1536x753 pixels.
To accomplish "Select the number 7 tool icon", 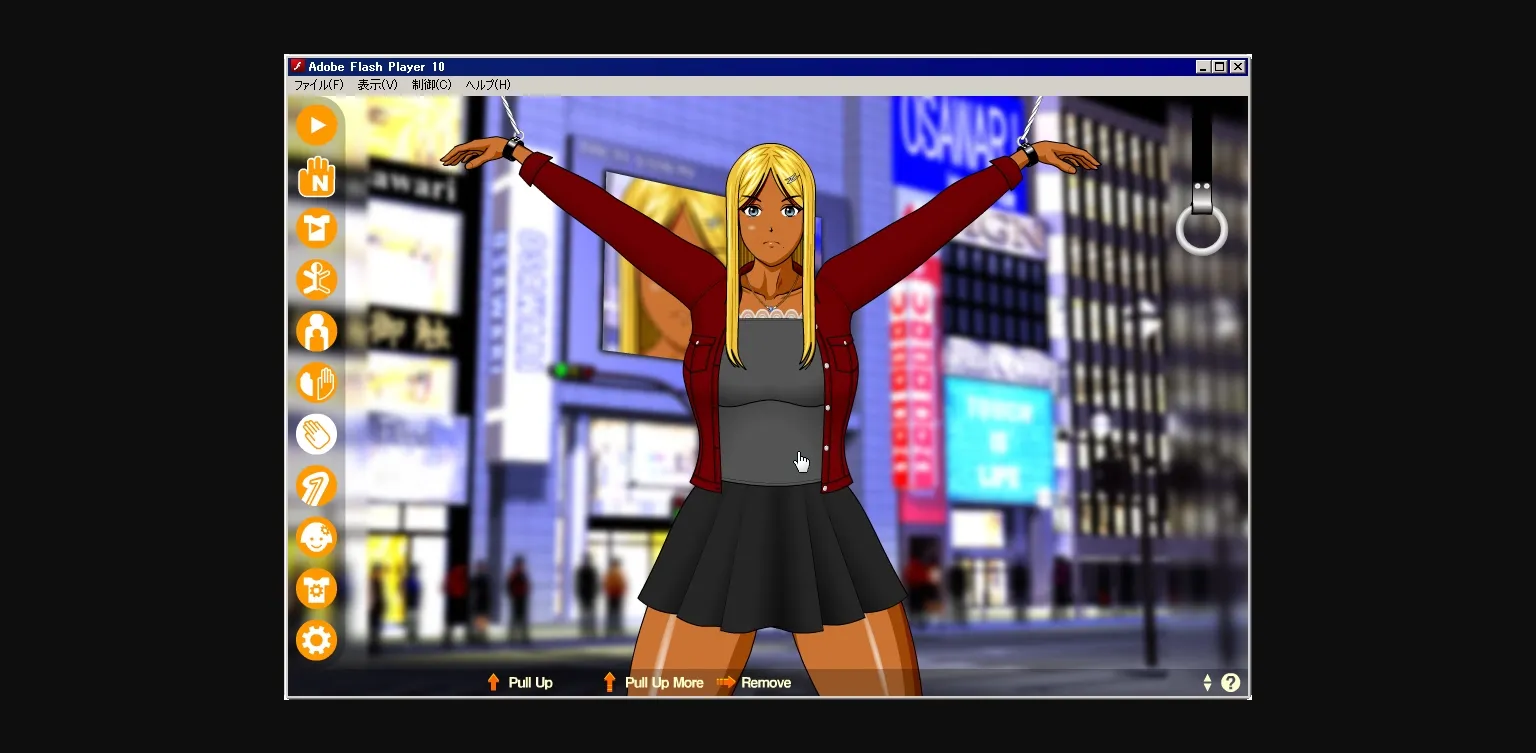I will 316,485.
